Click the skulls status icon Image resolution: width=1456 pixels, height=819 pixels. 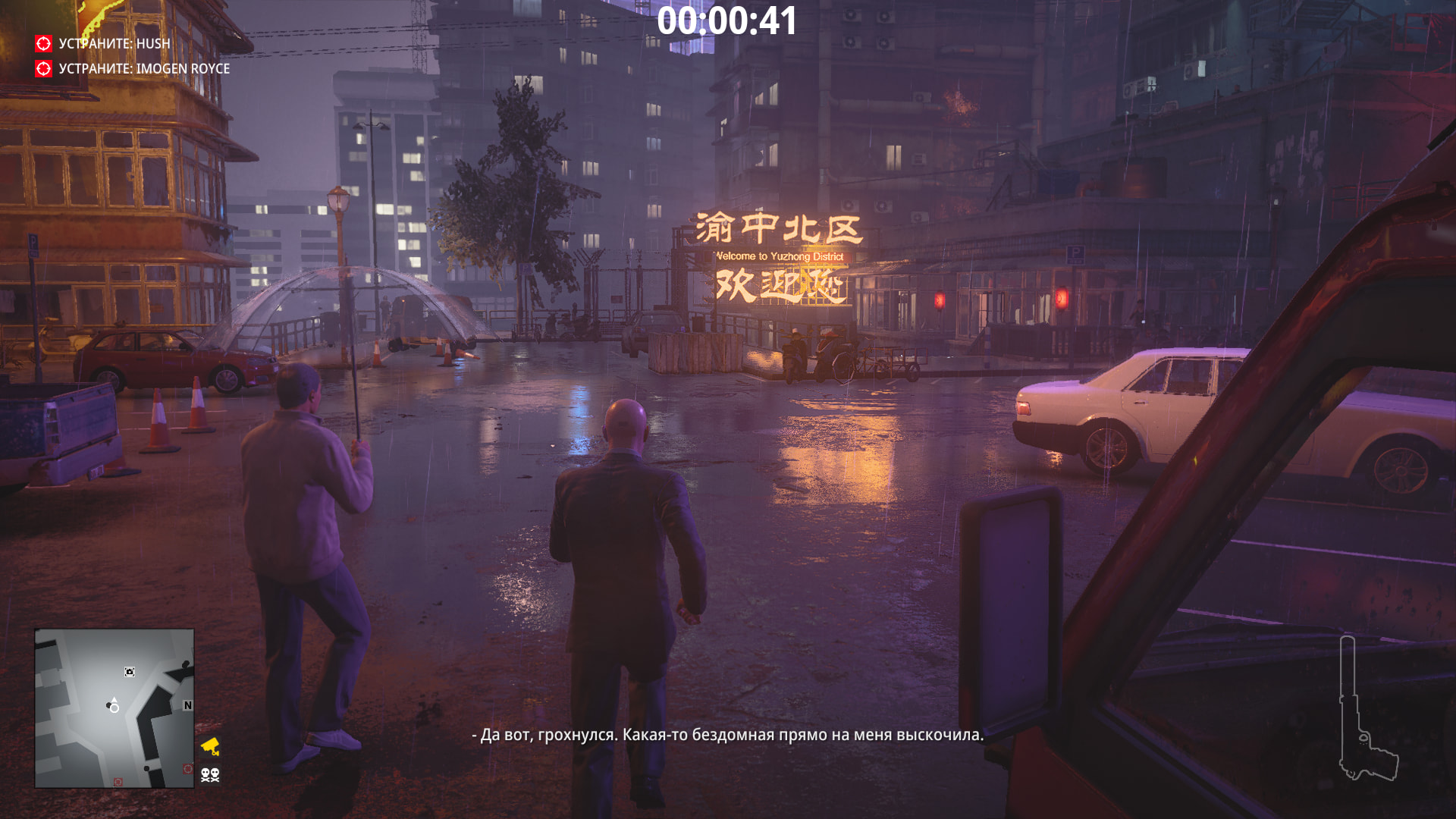point(210,774)
